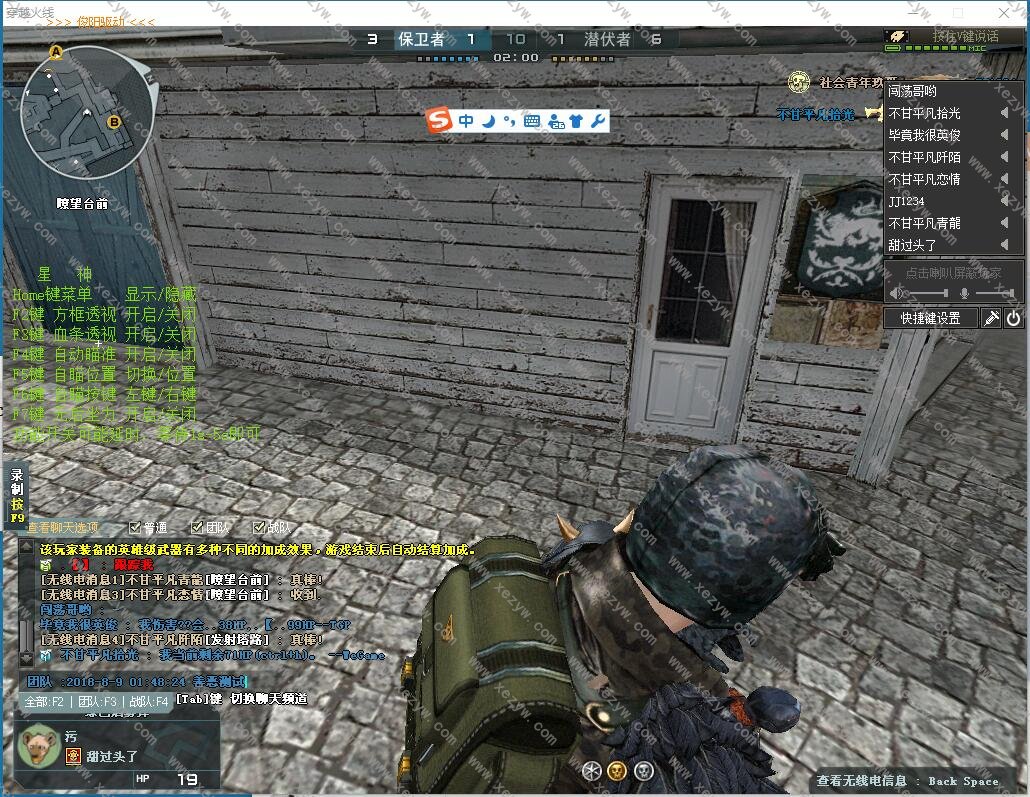
Task: Mute speaker for player JJ1234
Action: [1004, 201]
